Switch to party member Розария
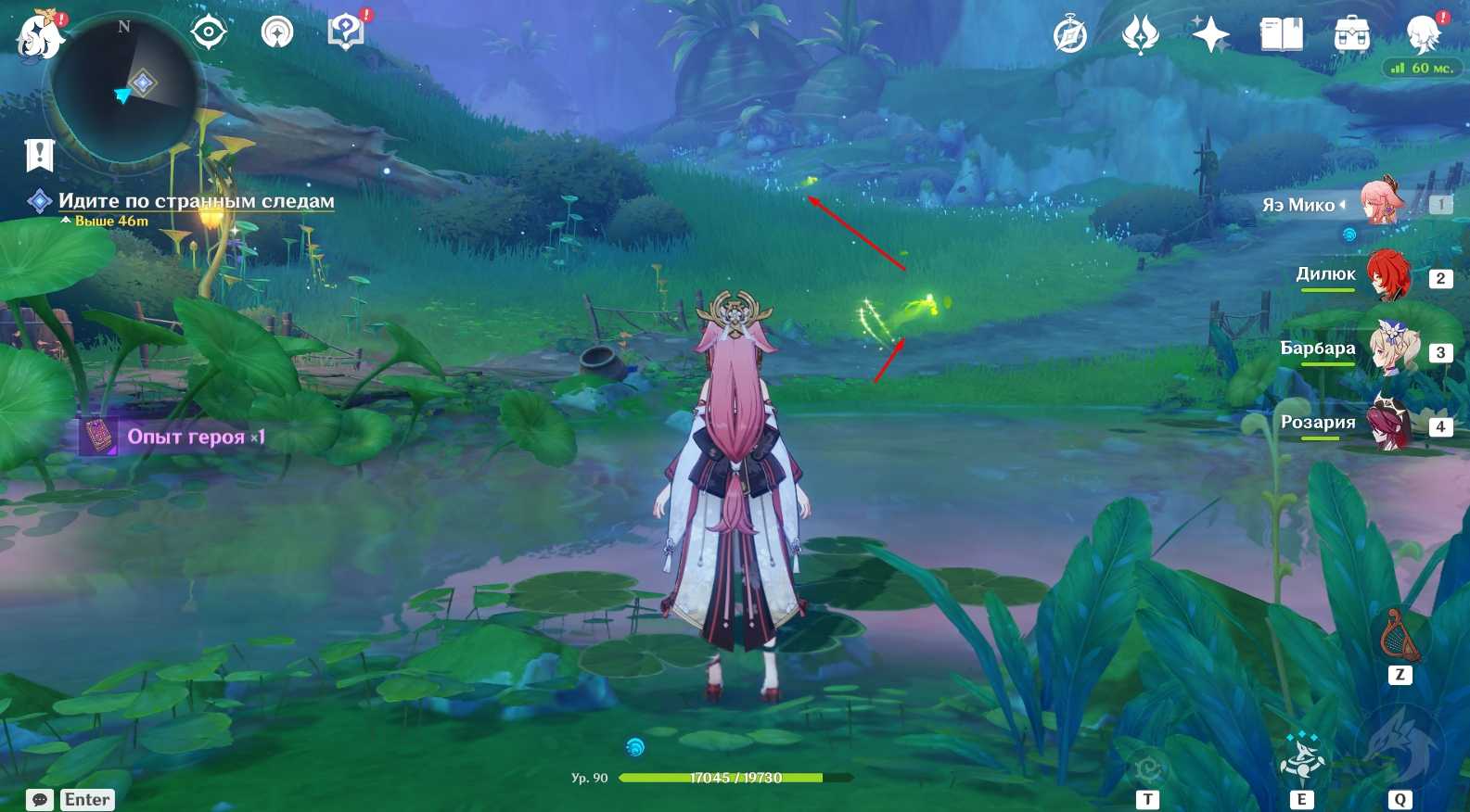Viewport: 1470px width, 812px height. coord(1387,425)
